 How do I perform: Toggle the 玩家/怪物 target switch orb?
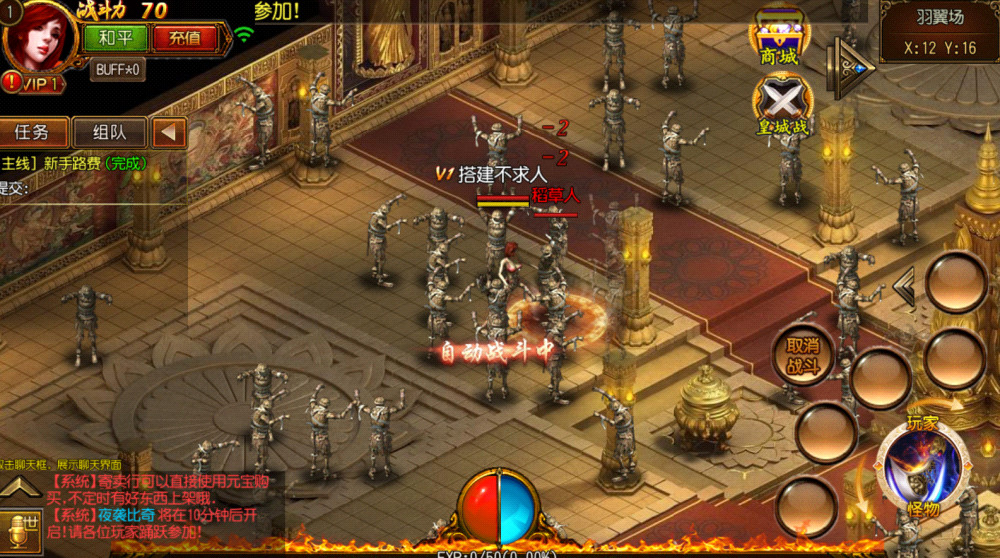(x=921, y=465)
